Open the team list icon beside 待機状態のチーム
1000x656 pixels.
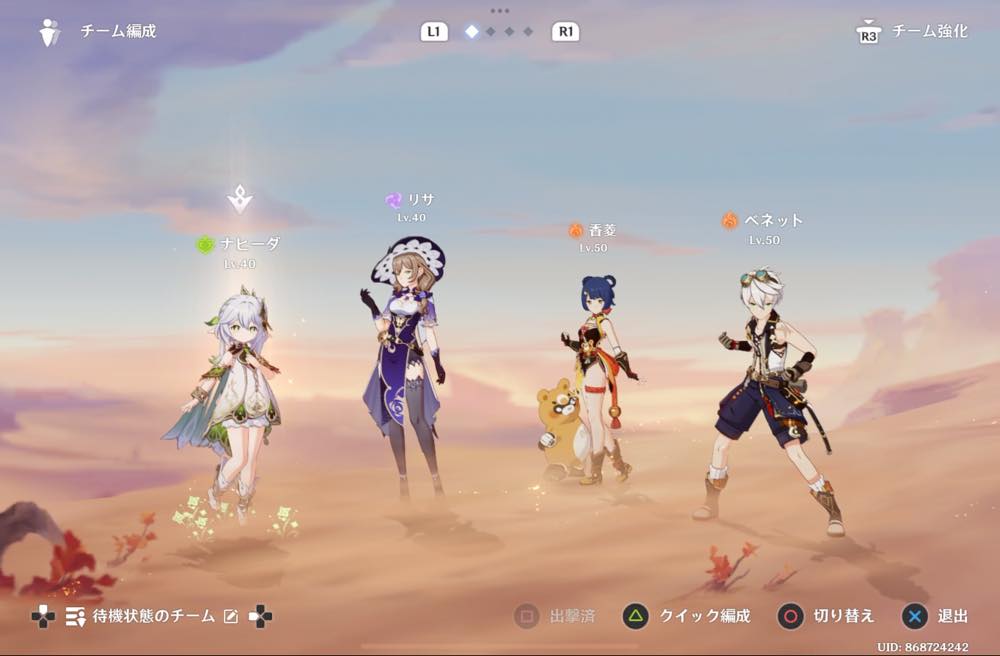click(x=75, y=617)
